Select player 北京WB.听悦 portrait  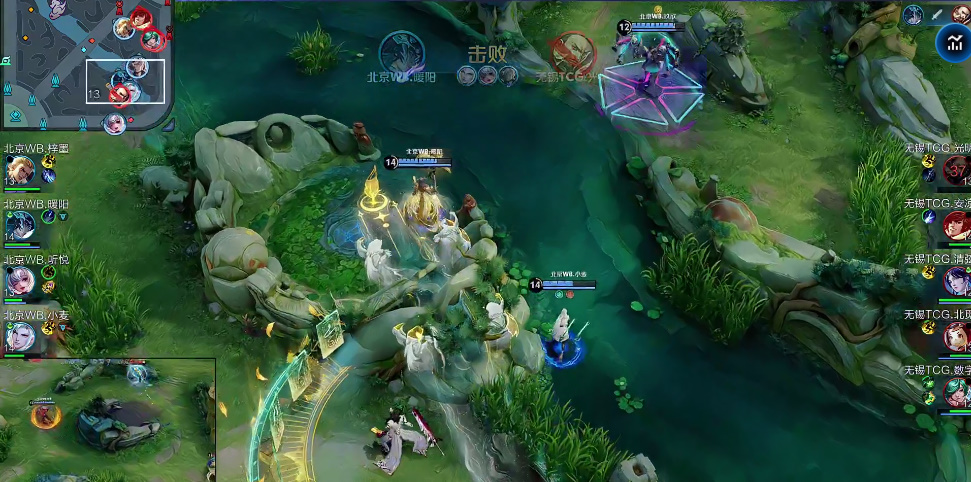[19, 280]
